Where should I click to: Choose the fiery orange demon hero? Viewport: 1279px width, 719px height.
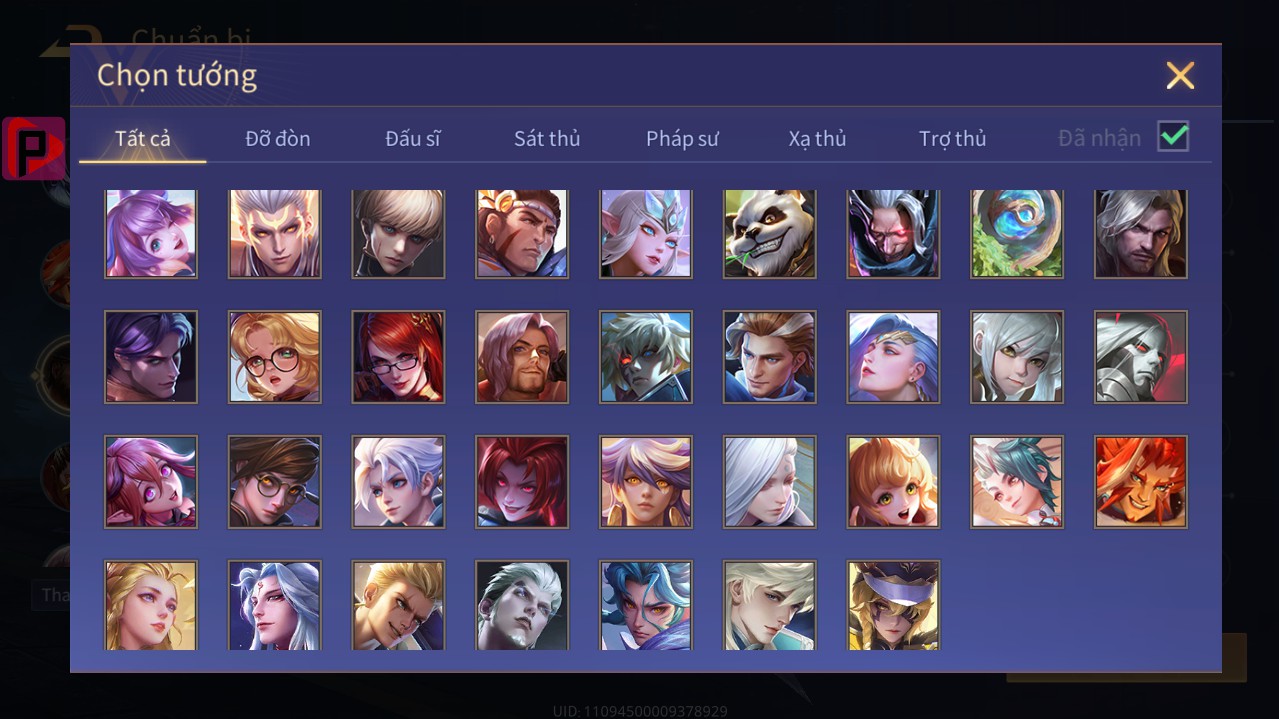(1140, 482)
